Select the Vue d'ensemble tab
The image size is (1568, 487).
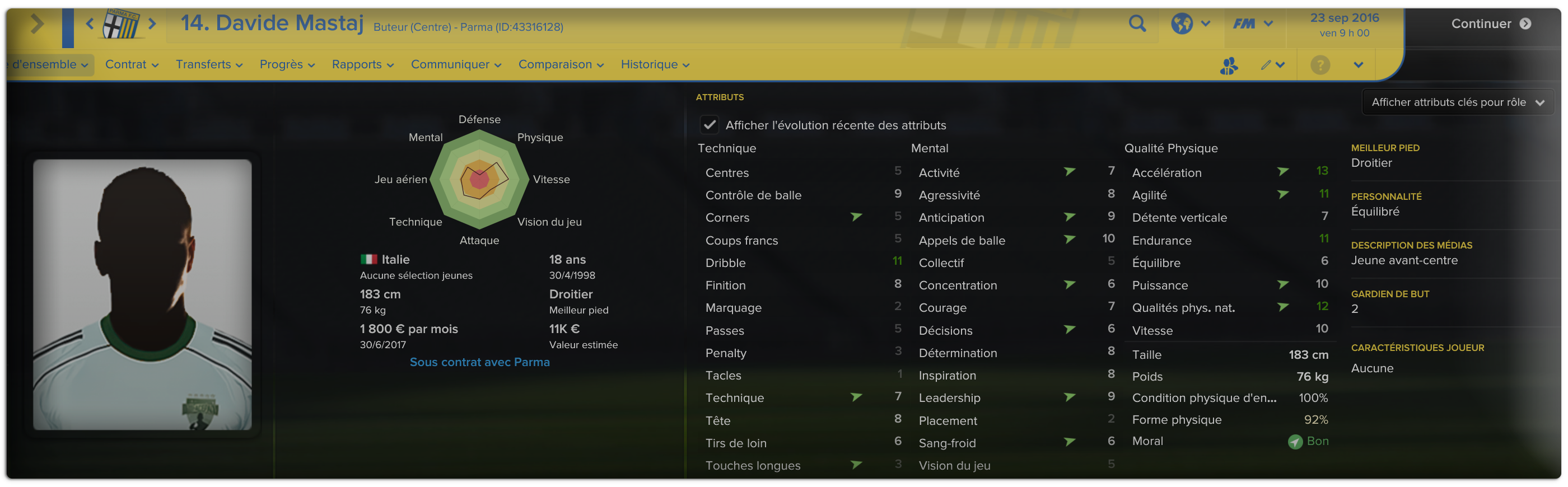50,64
